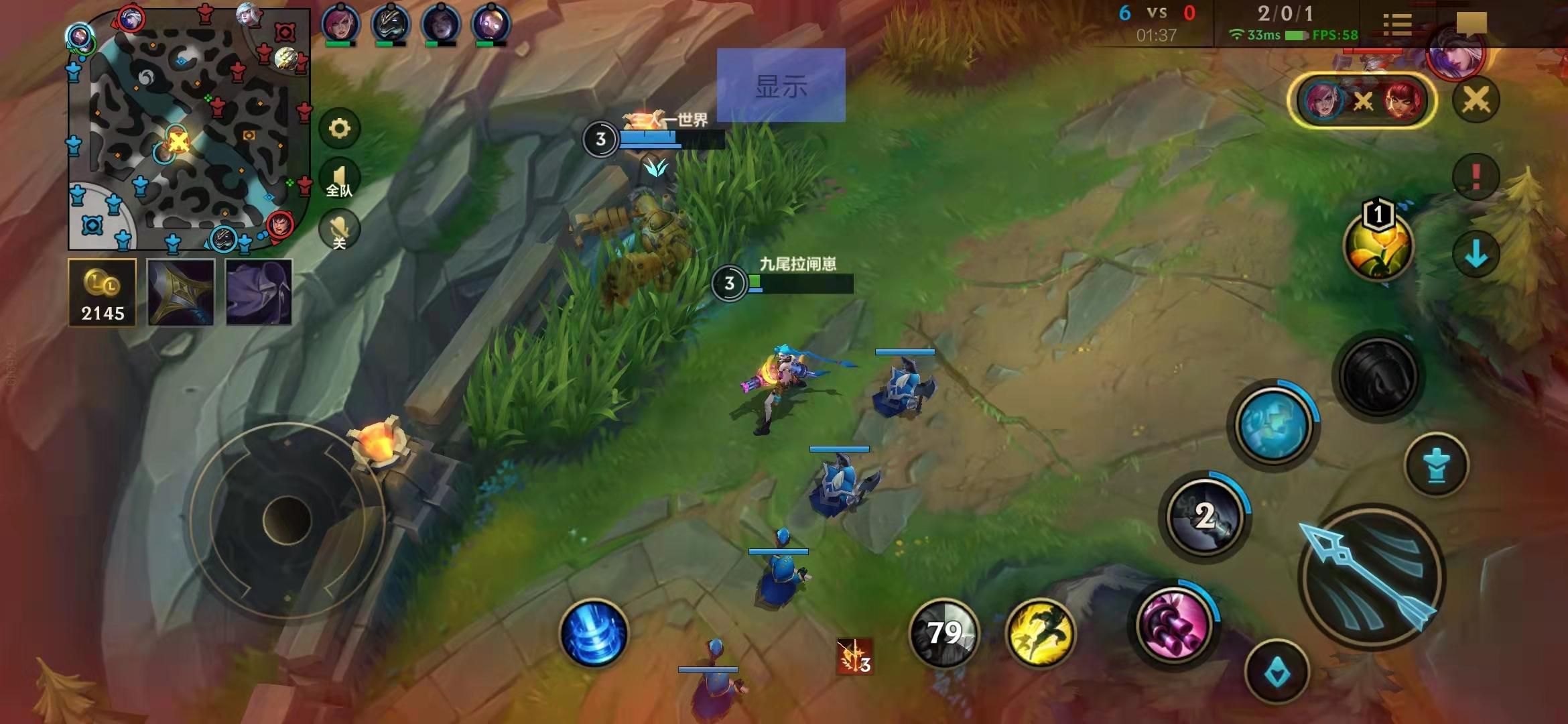Cast the blue globe ability
The width and height of the screenshot is (1568, 724).
click(1273, 425)
